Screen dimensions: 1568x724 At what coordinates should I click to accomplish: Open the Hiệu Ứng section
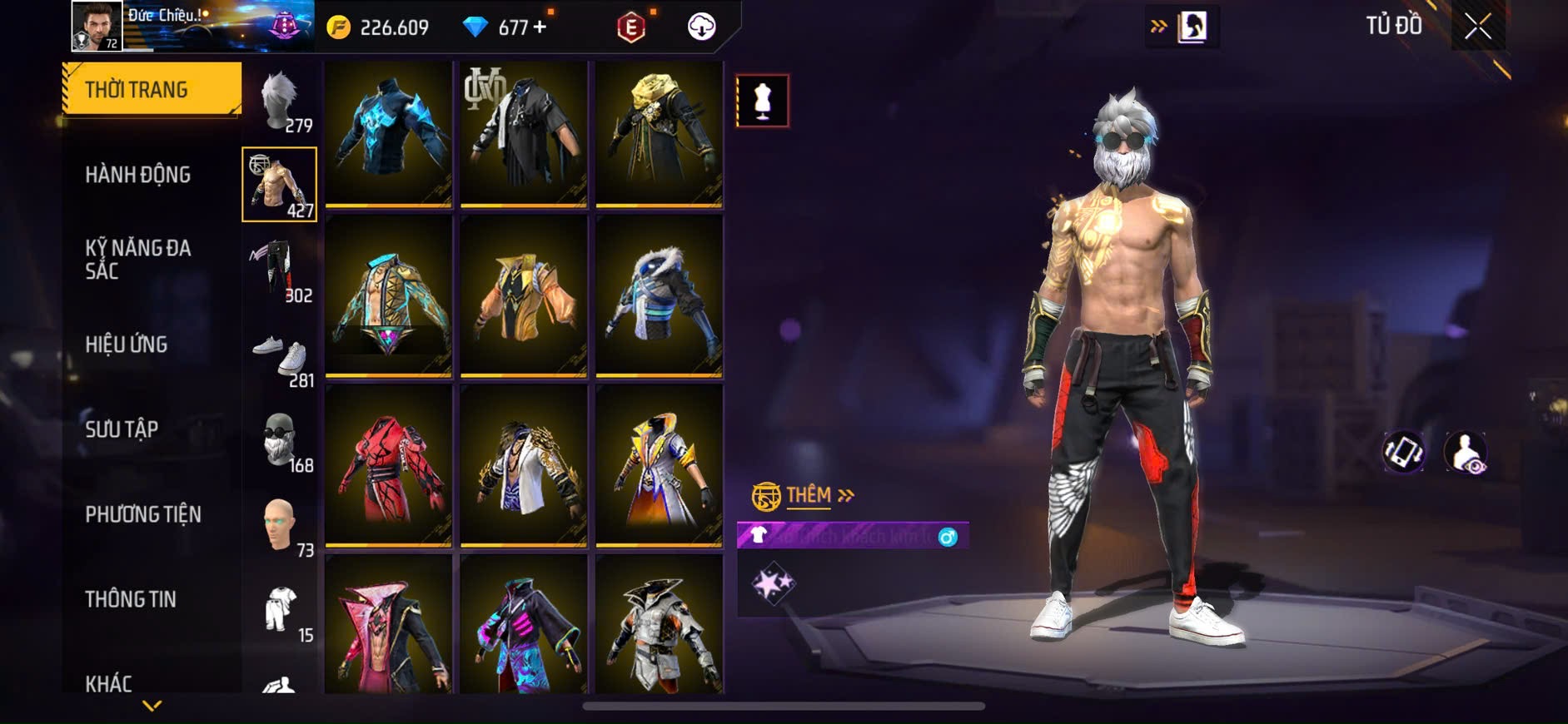click(127, 345)
